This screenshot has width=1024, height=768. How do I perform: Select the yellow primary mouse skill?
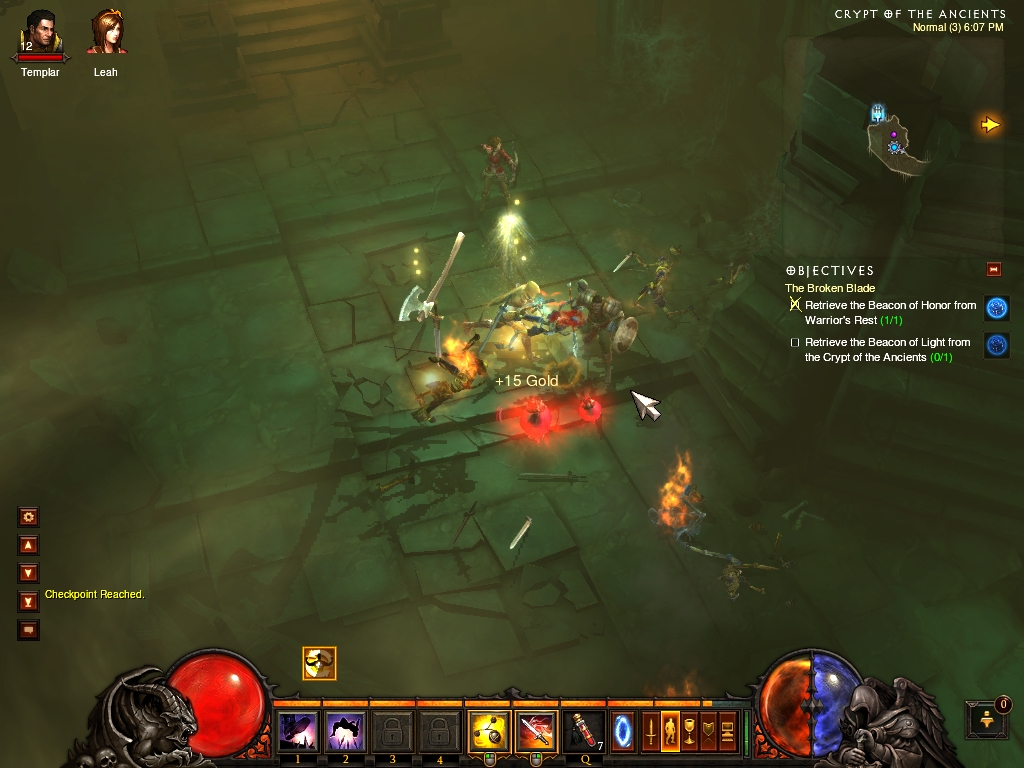(x=489, y=732)
